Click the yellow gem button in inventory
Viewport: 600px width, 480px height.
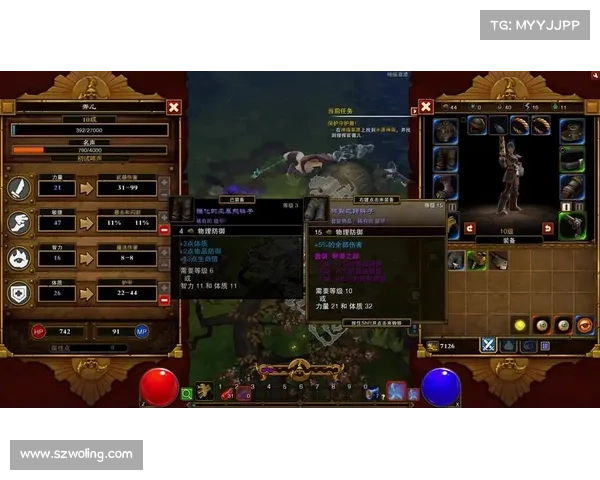[520, 325]
